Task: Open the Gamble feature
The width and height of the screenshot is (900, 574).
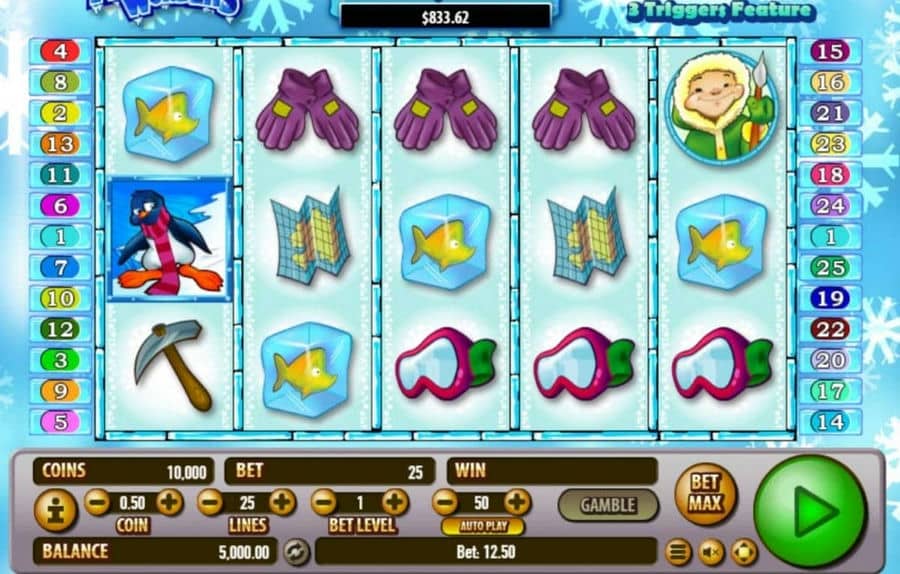Action: click(607, 503)
